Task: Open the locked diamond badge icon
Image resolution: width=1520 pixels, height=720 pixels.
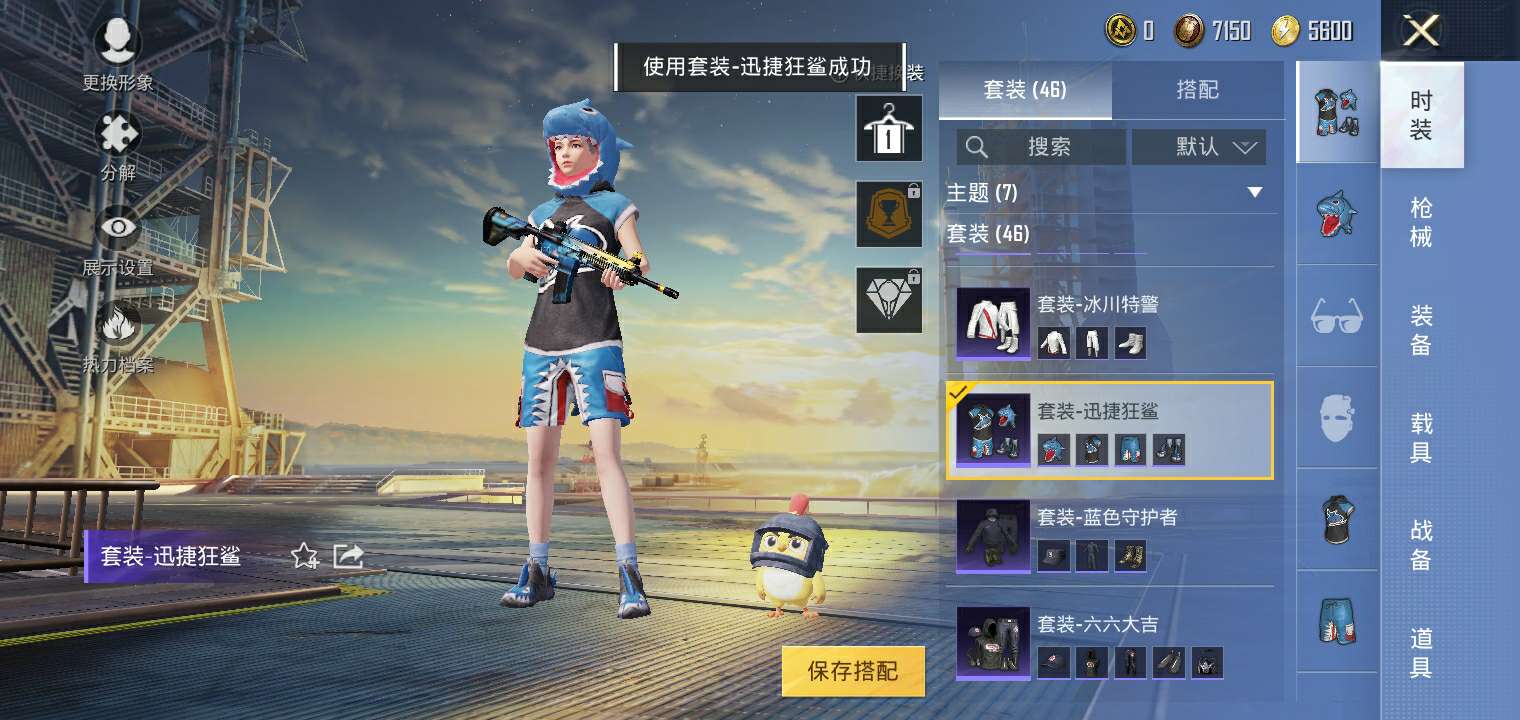Action: pyautogui.click(x=888, y=299)
